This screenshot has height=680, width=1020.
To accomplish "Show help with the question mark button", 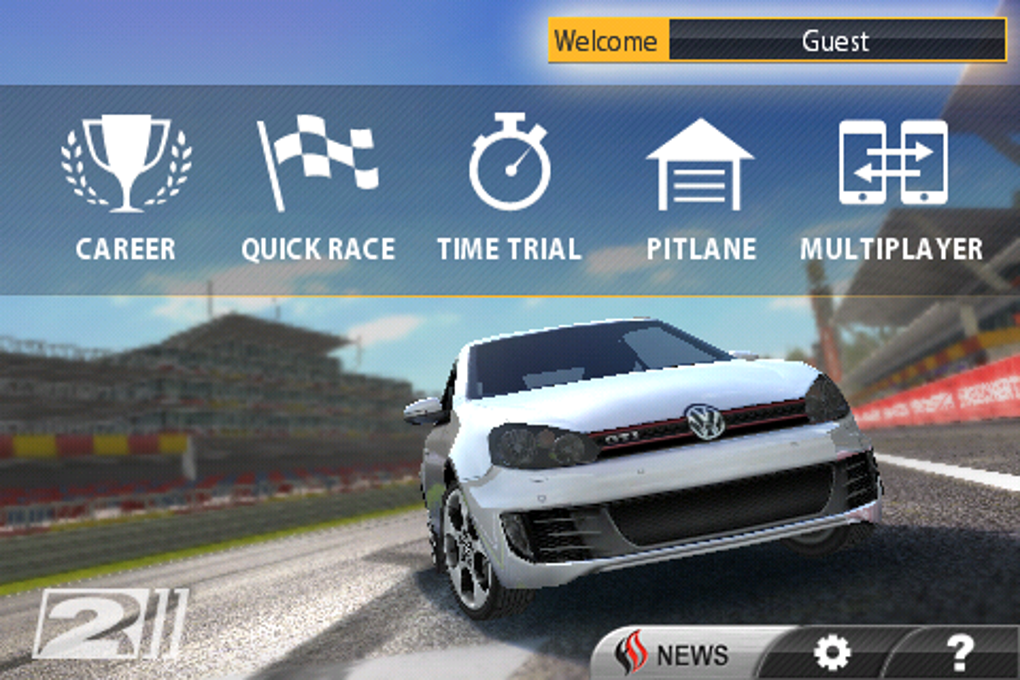I will tap(958, 654).
